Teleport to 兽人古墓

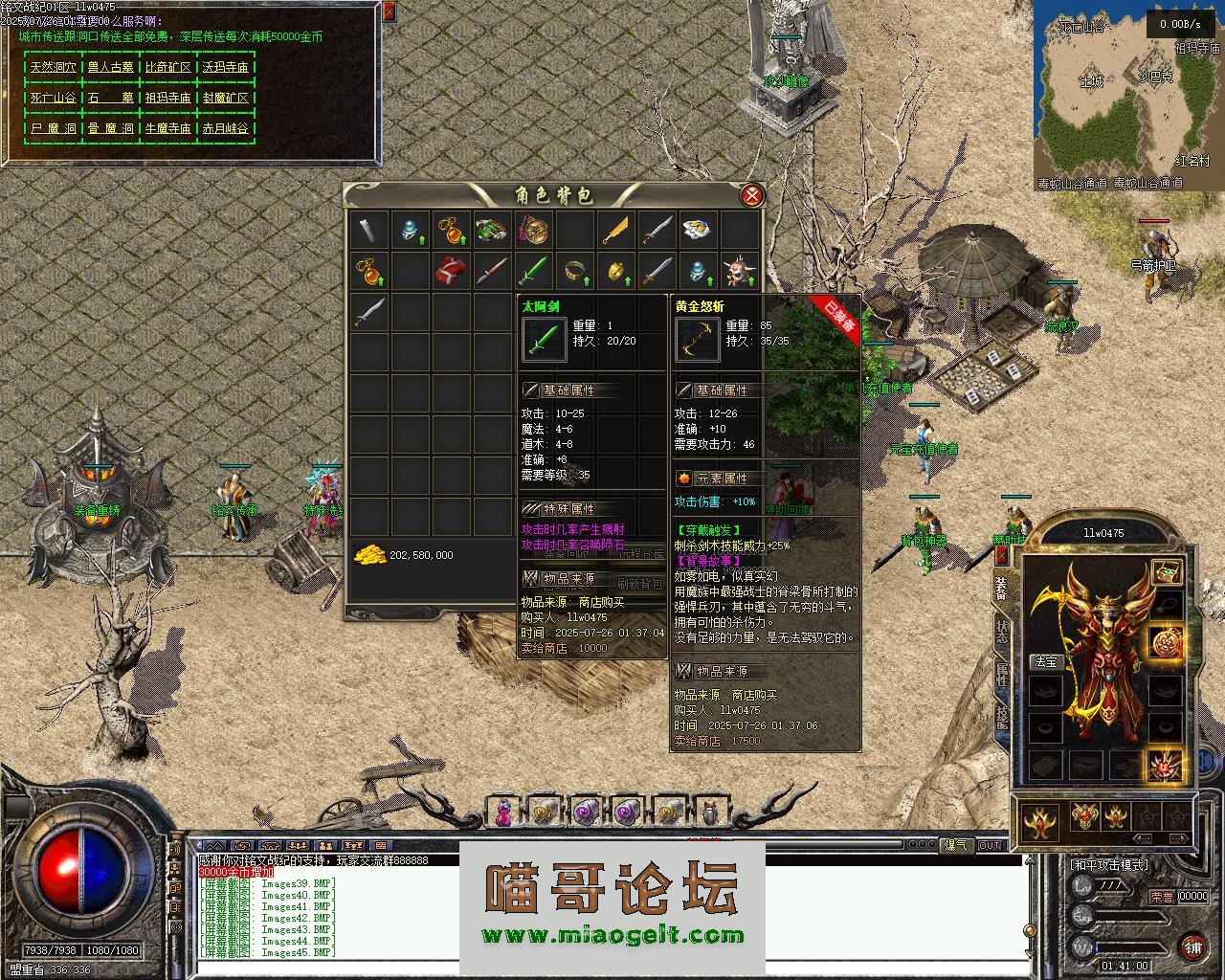[x=110, y=68]
